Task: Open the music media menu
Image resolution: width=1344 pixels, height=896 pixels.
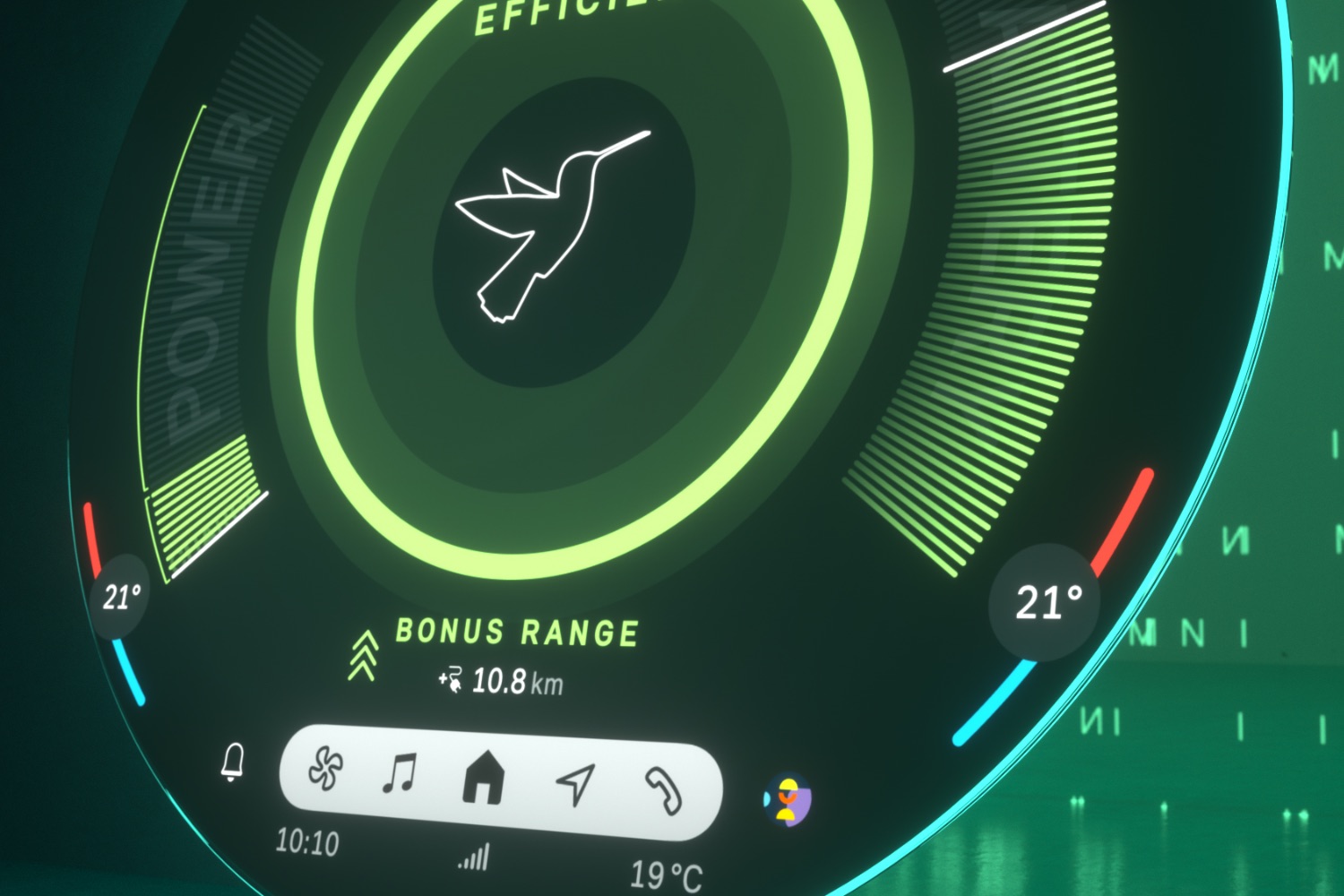Action: 400,773
